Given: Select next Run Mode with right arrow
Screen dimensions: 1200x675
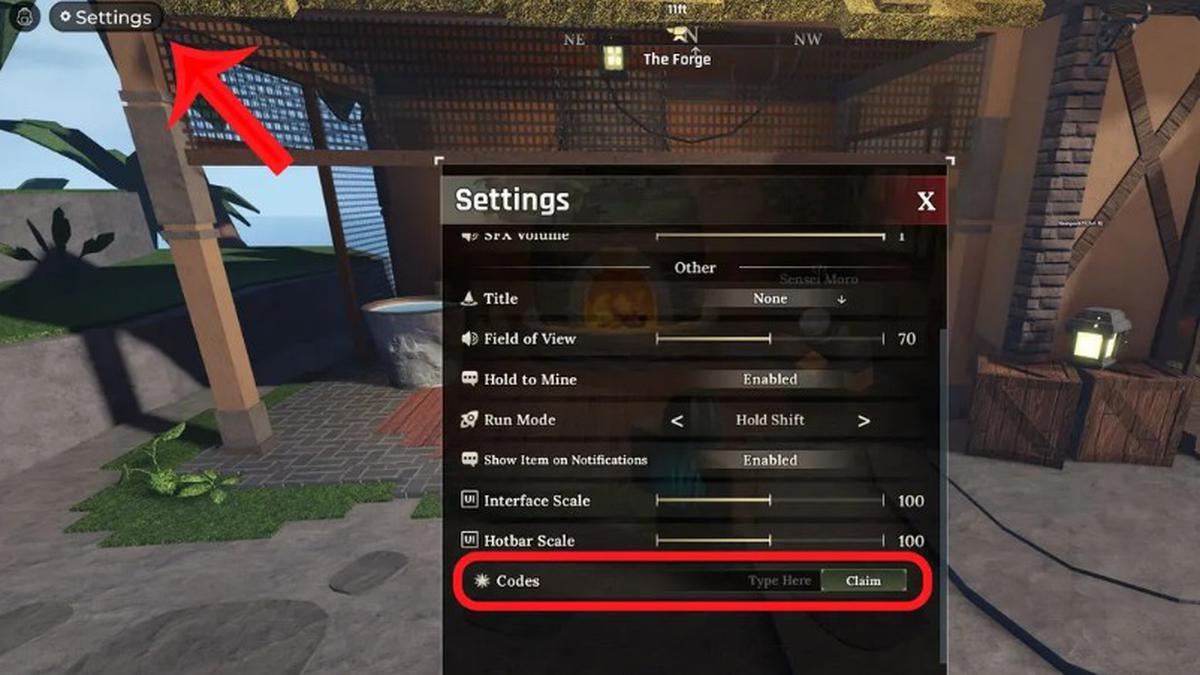Looking at the screenshot, I should tap(863, 421).
